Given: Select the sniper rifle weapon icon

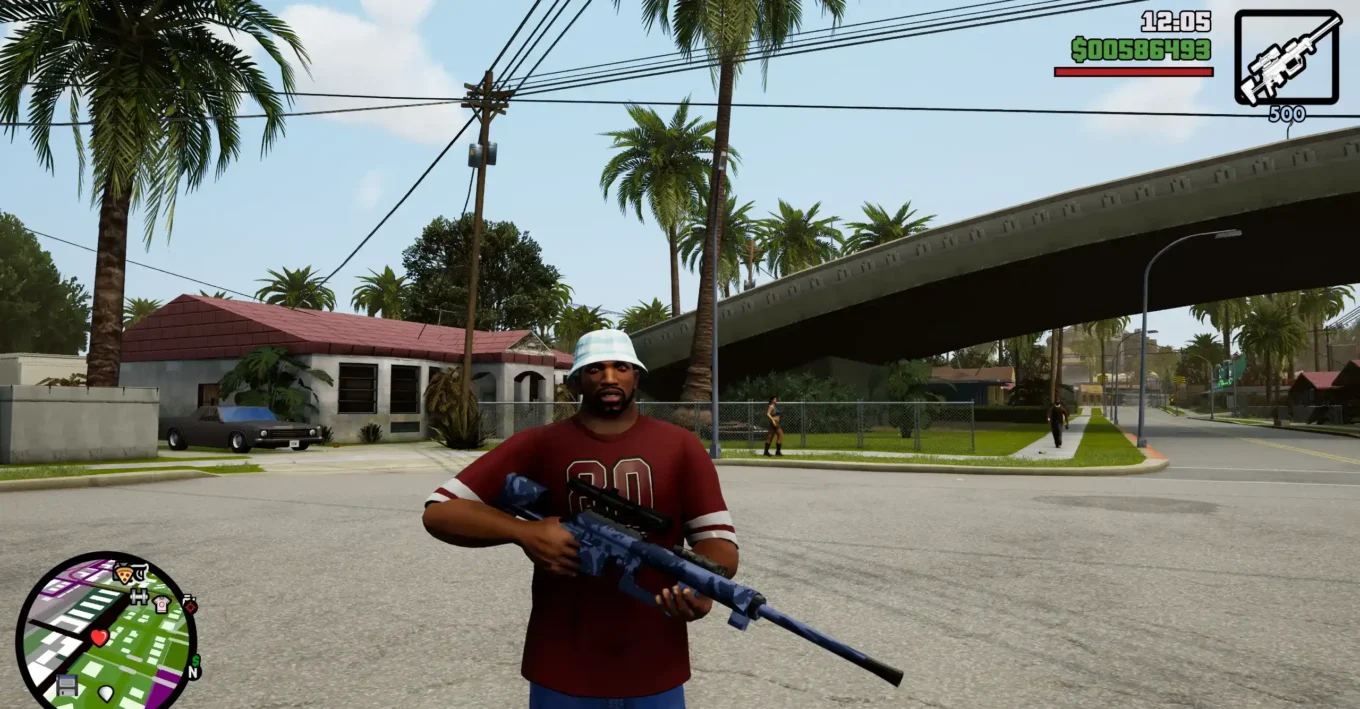Looking at the screenshot, I should [1287, 57].
